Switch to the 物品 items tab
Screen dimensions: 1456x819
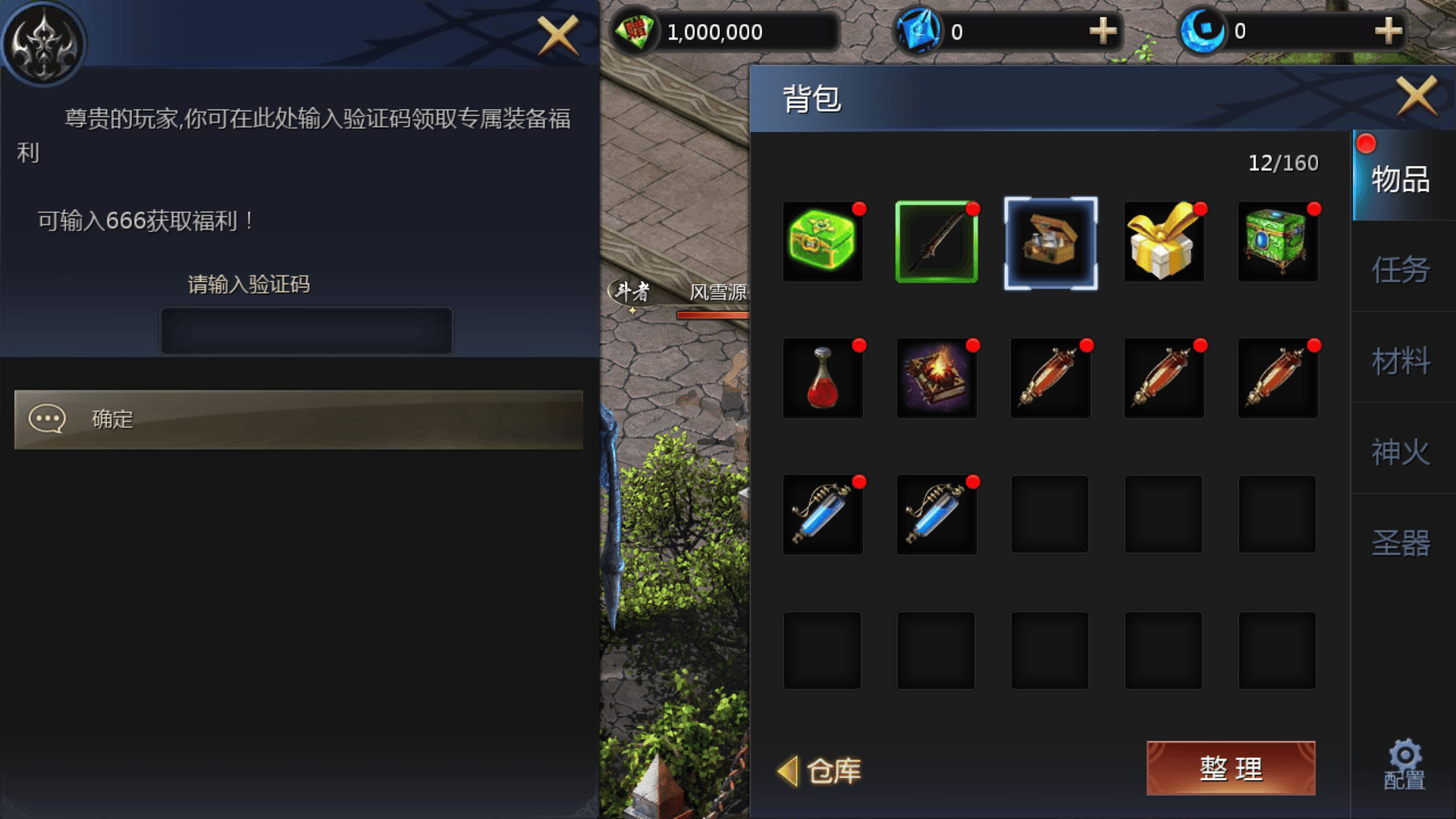[x=1400, y=179]
